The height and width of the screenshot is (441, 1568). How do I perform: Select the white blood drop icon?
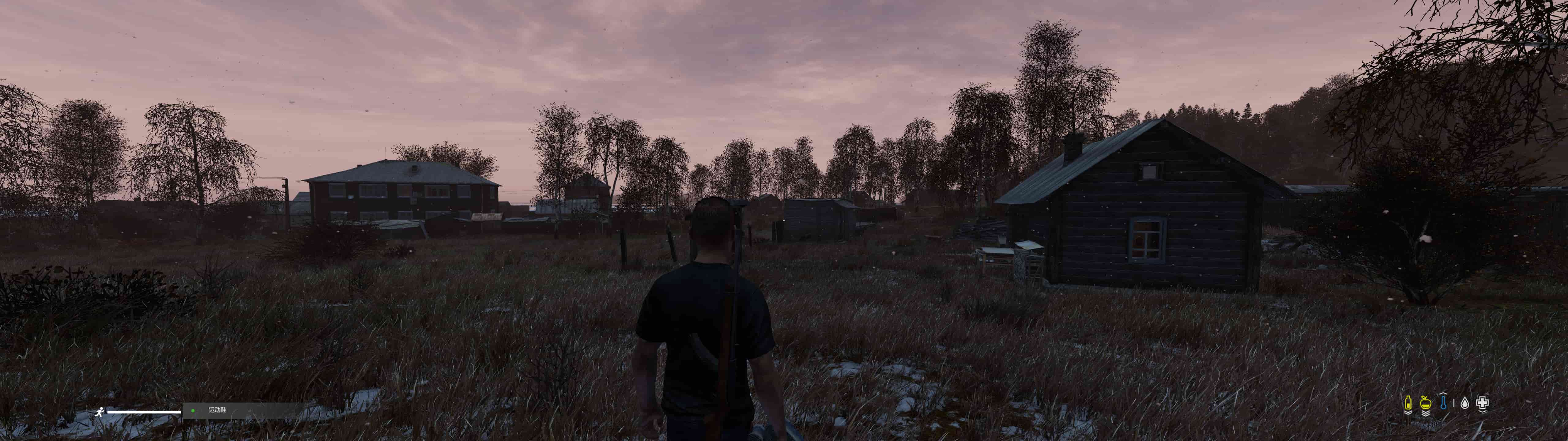tap(1464, 403)
